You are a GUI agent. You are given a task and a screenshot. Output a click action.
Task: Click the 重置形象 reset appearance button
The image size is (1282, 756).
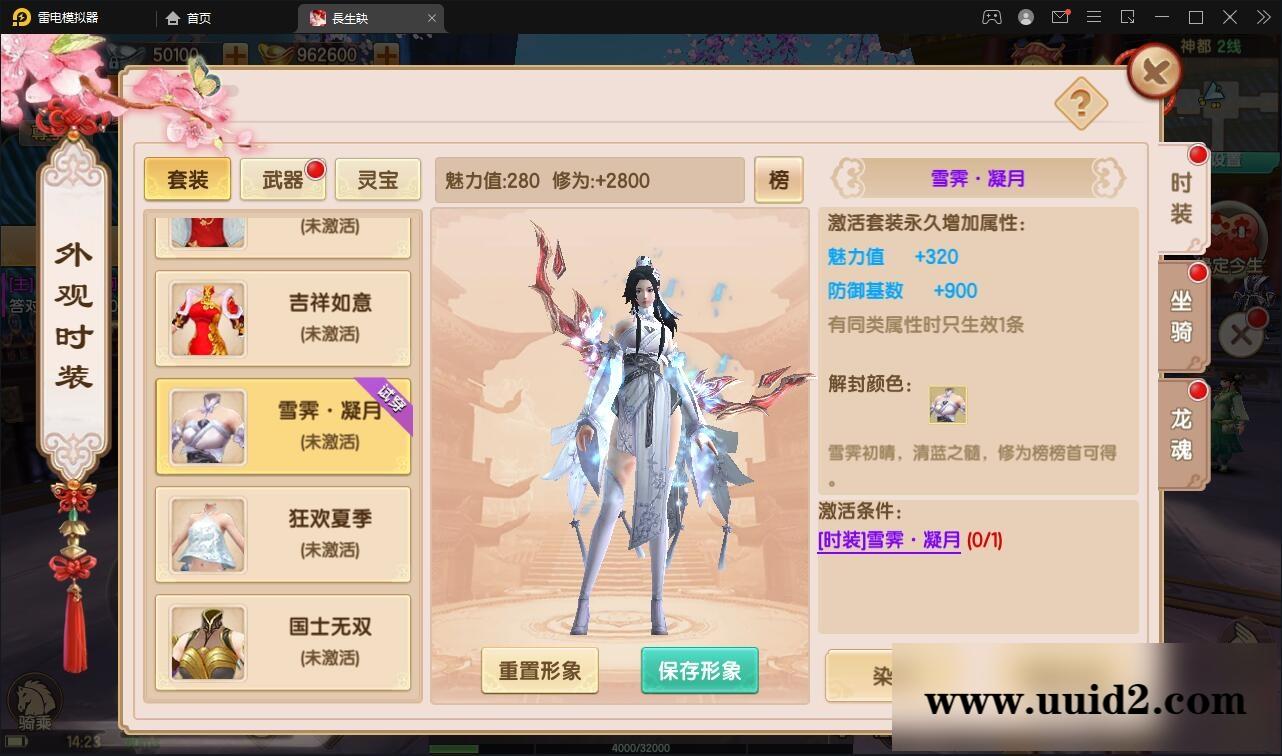click(x=539, y=671)
